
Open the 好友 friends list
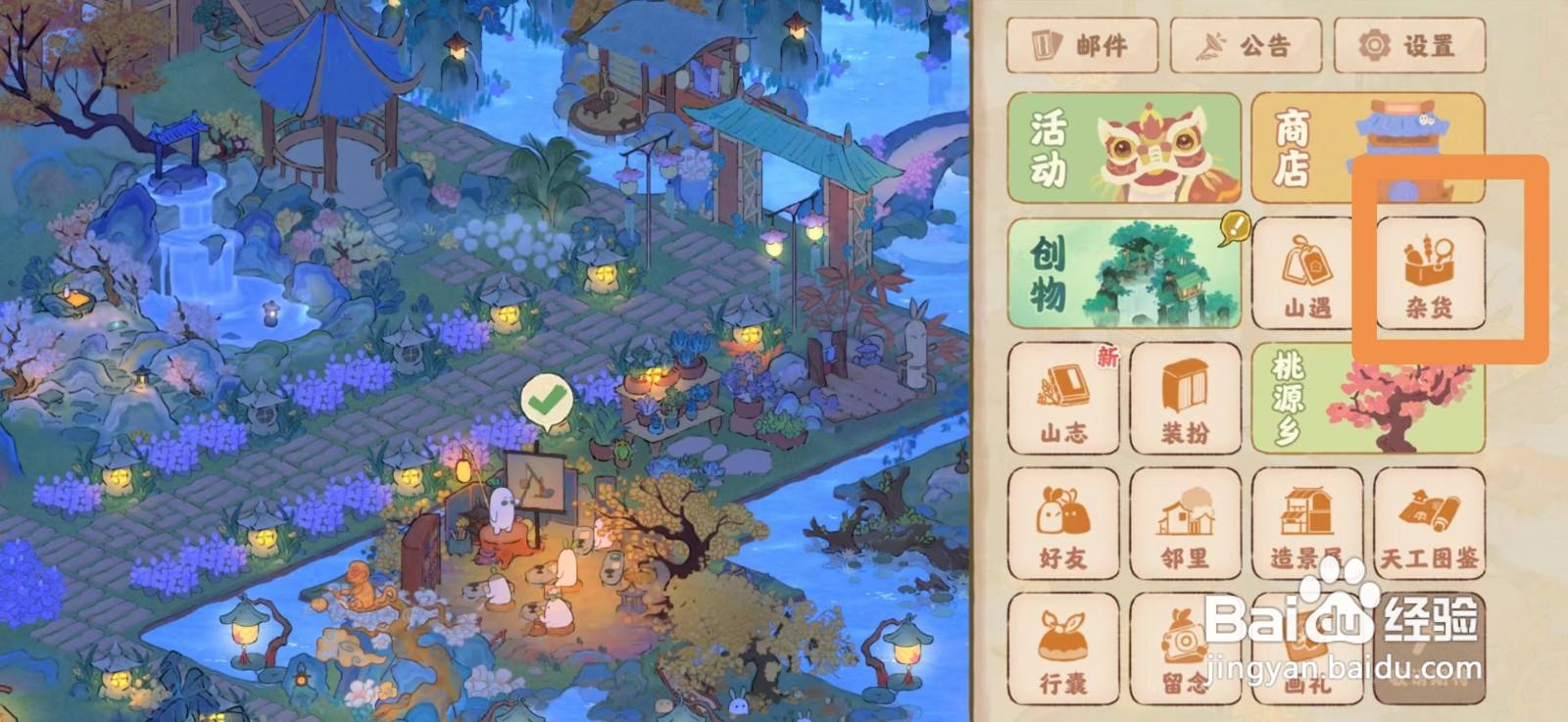tap(1063, 526)
